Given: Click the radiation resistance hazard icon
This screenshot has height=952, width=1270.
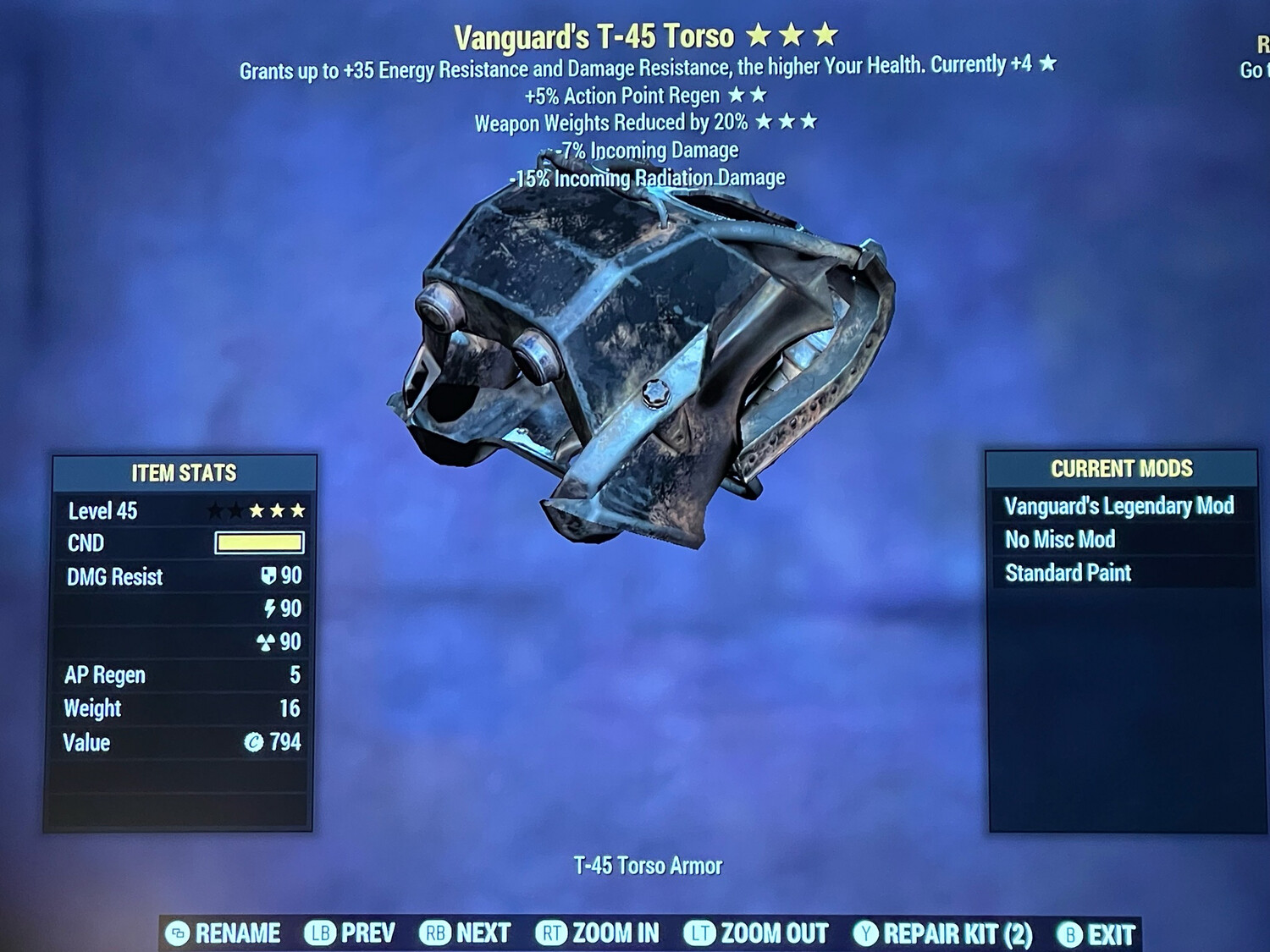Looking at the screenshot, I should (x=266, y=642).
